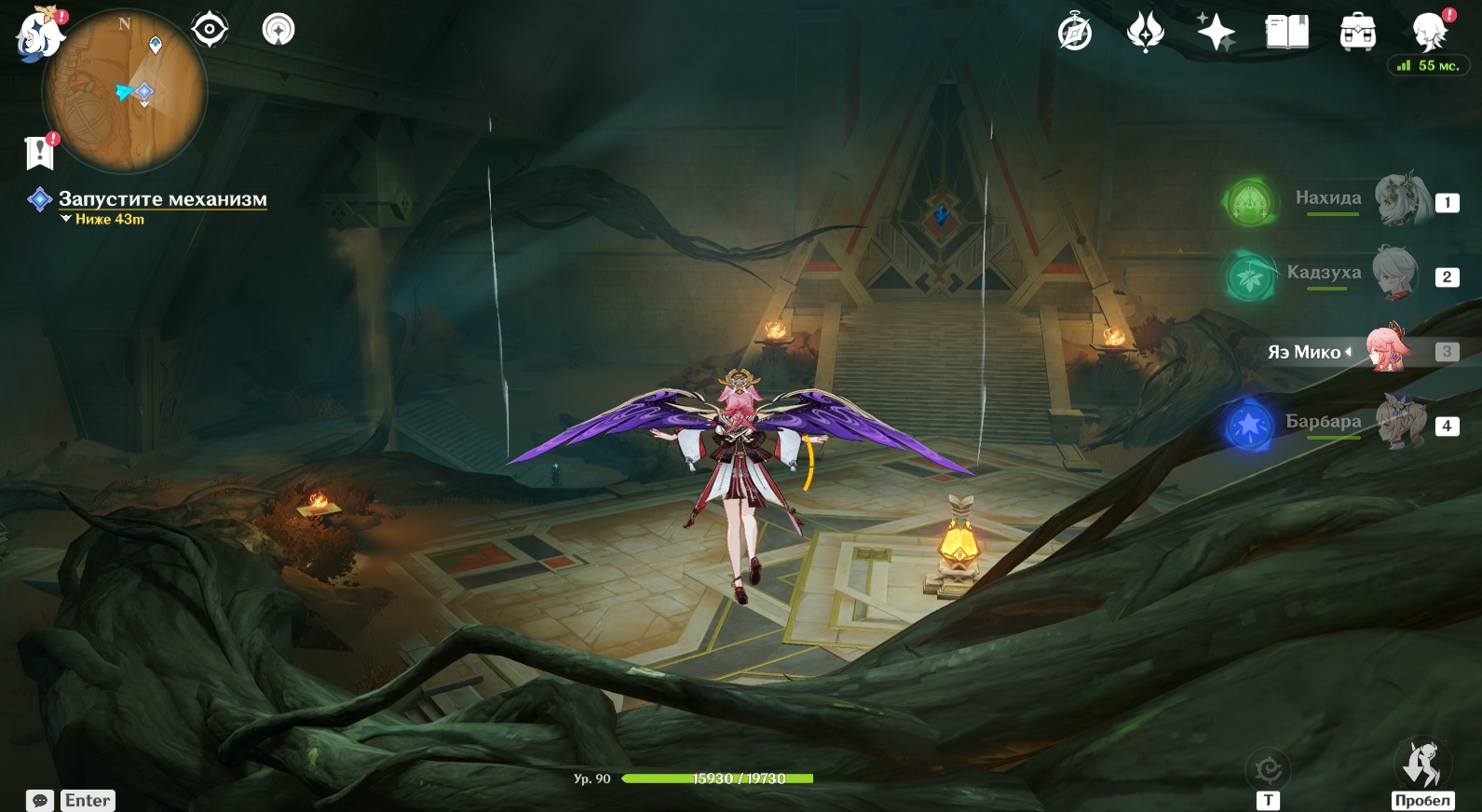Open the character profile icon at top right
Viewport: 1482px width, 812px height.
coord(1429,33)
